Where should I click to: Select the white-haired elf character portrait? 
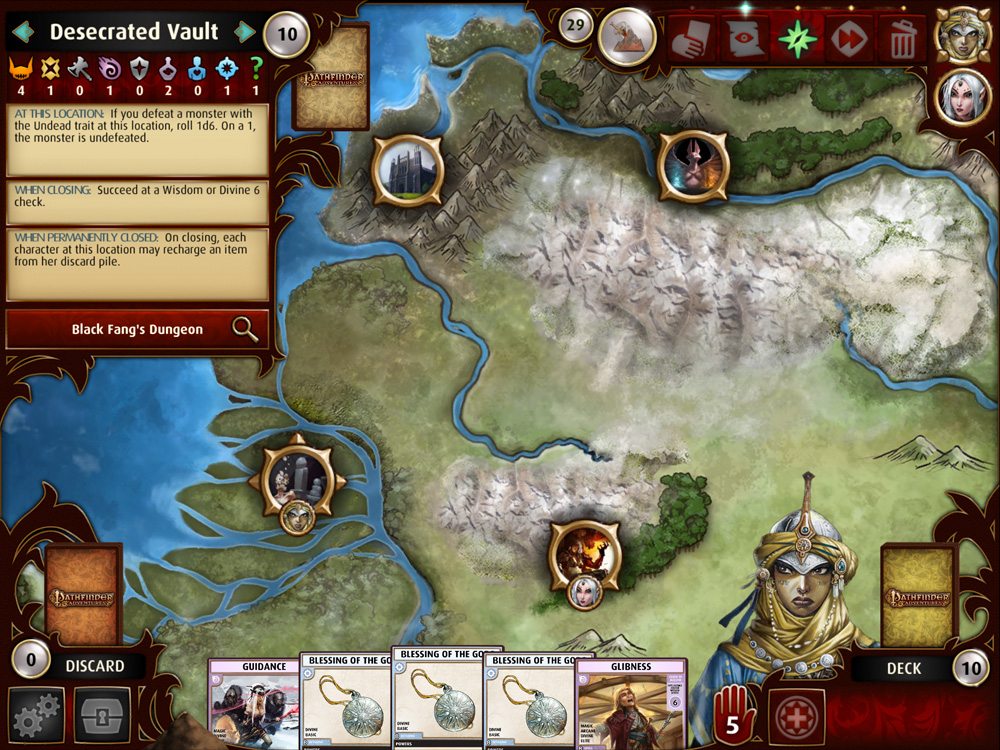point(962,98)
